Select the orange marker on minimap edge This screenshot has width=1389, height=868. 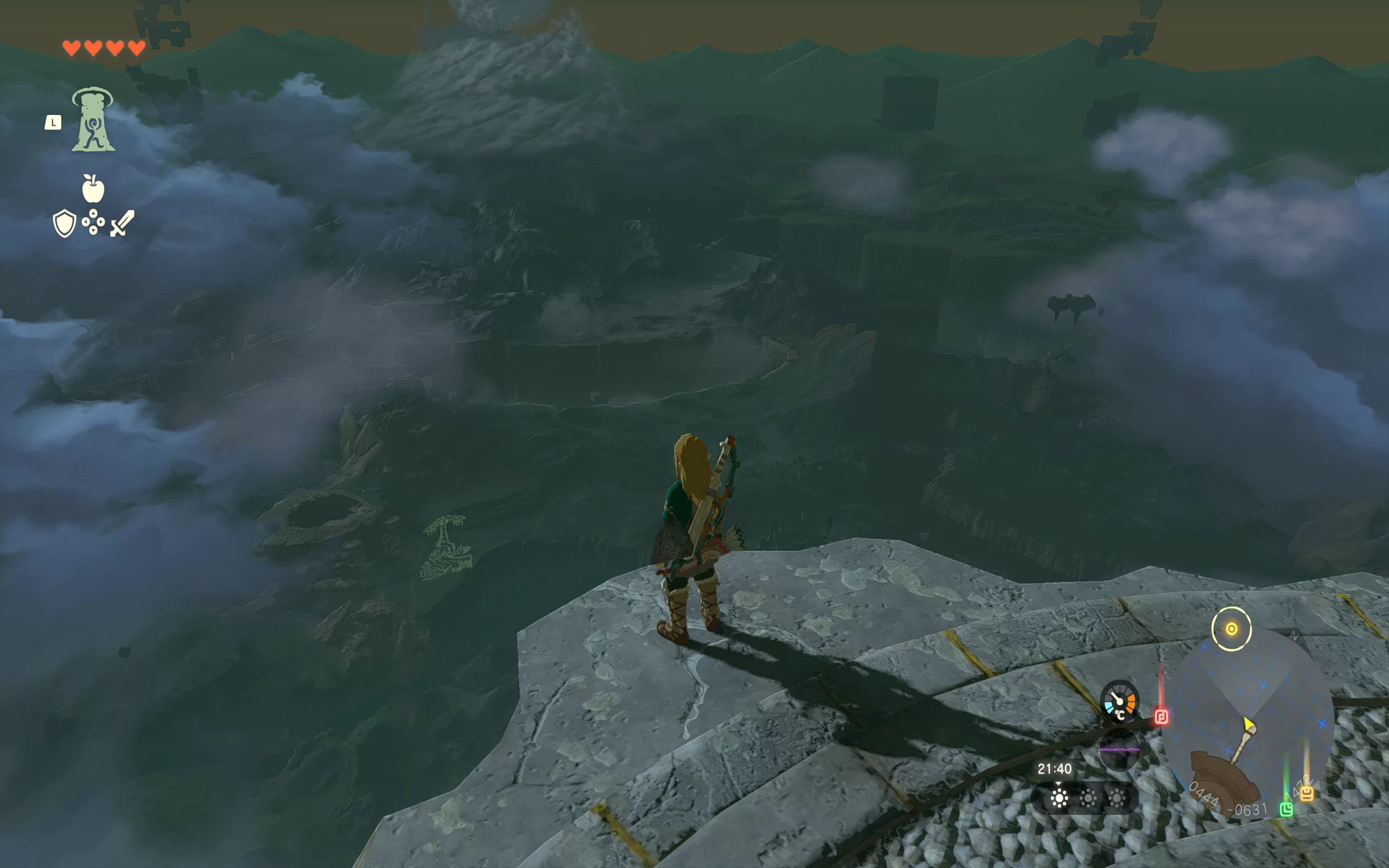pyautogui.click(x=1307, y=794)
